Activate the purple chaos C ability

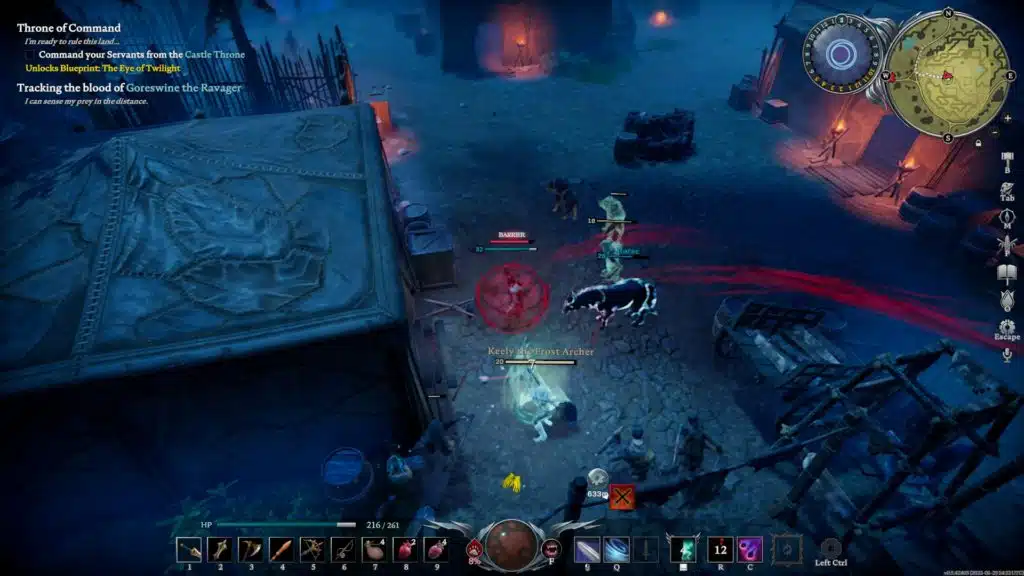[x=750, y=548]
